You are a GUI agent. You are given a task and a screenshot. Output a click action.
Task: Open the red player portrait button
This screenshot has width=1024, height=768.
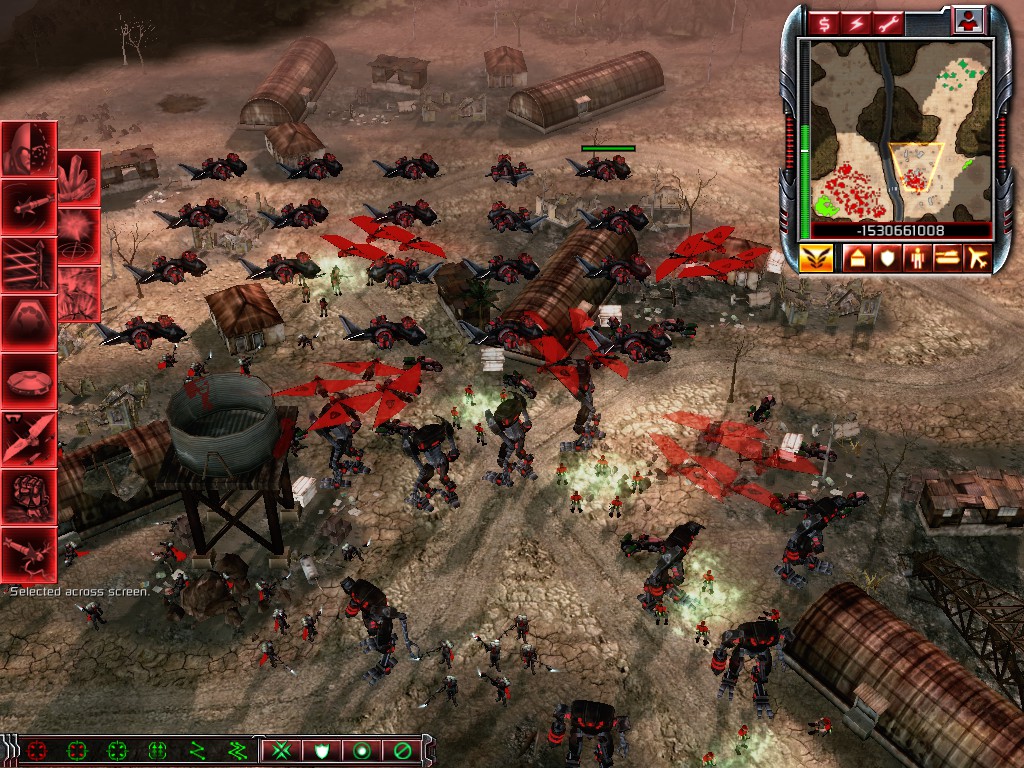(968, 22)
